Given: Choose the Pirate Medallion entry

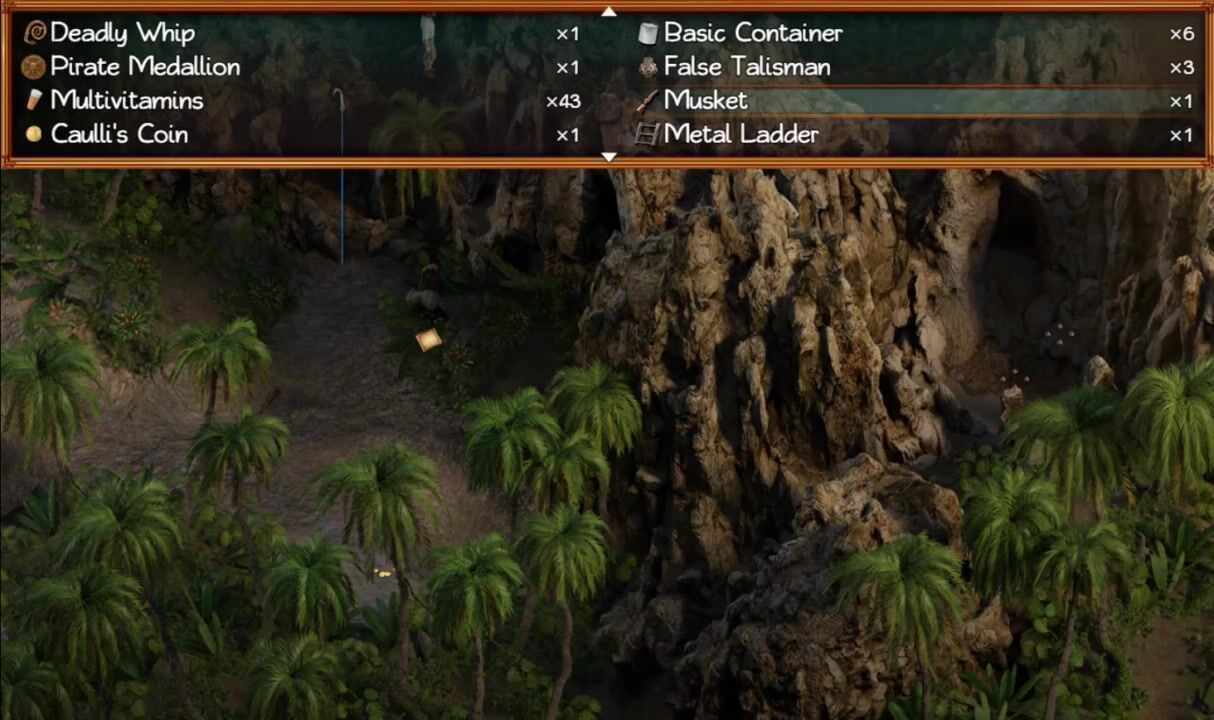Looking at the screenshot, I should pos(144,67).
